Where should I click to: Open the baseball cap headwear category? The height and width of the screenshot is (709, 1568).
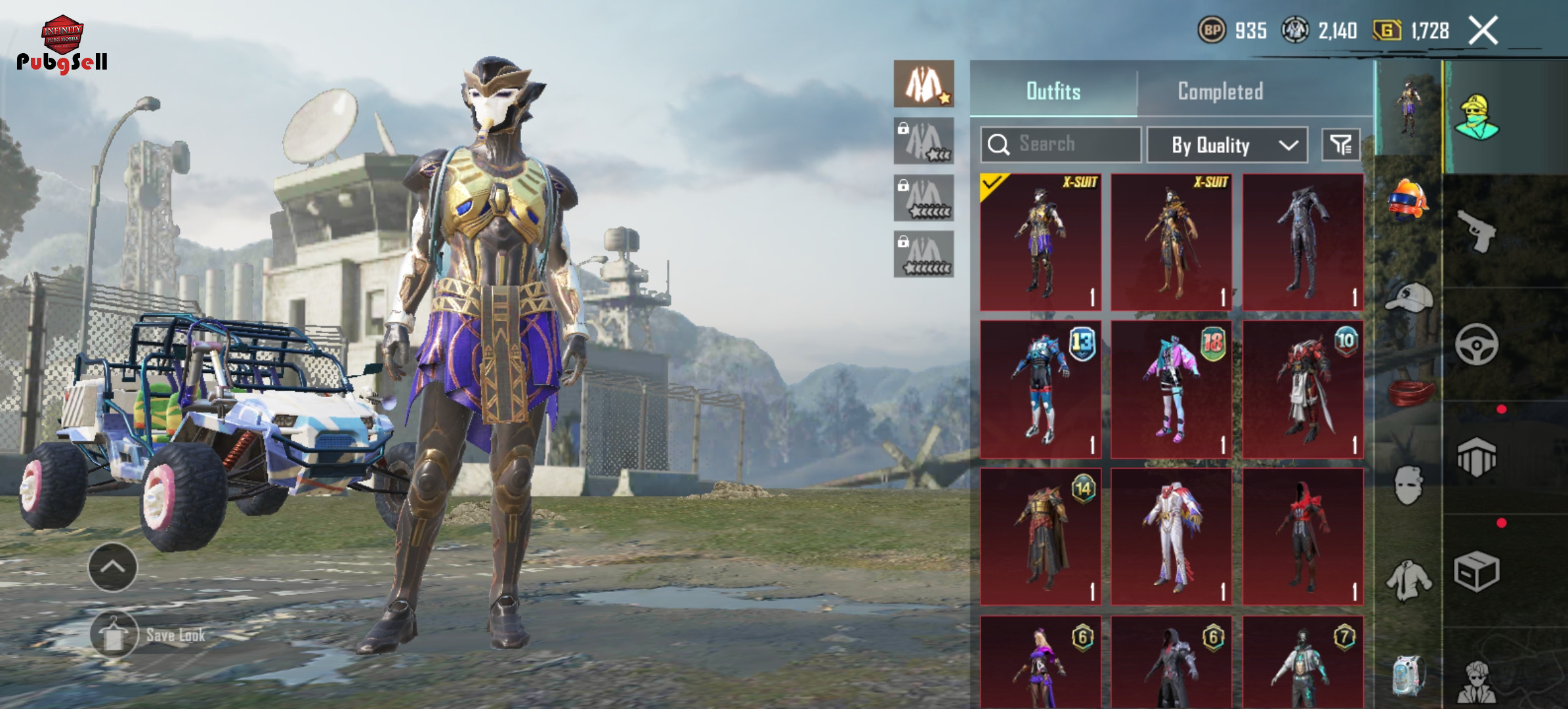point(1408,299)
